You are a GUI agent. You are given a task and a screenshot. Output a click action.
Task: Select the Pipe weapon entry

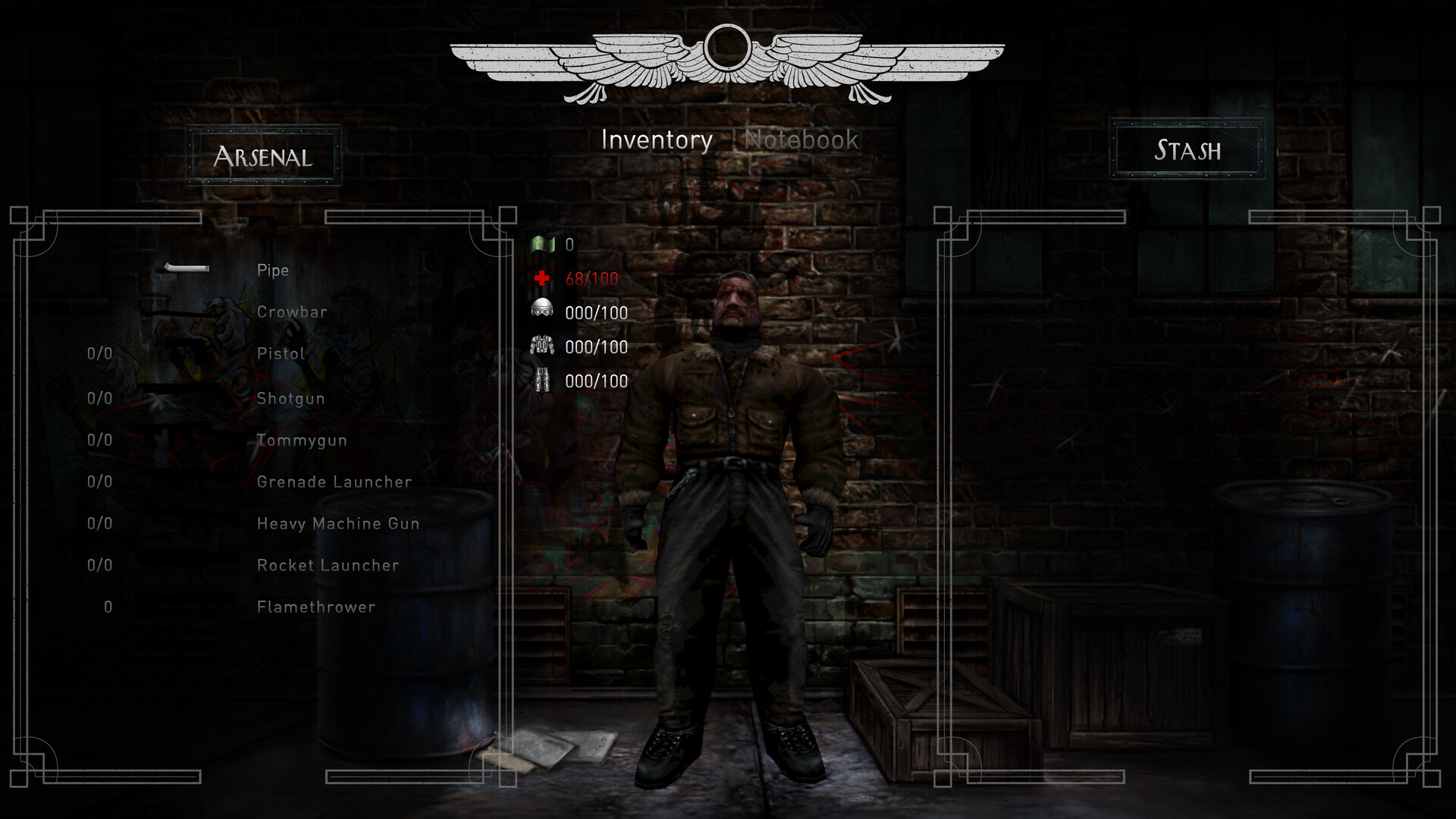coord(272,271)
